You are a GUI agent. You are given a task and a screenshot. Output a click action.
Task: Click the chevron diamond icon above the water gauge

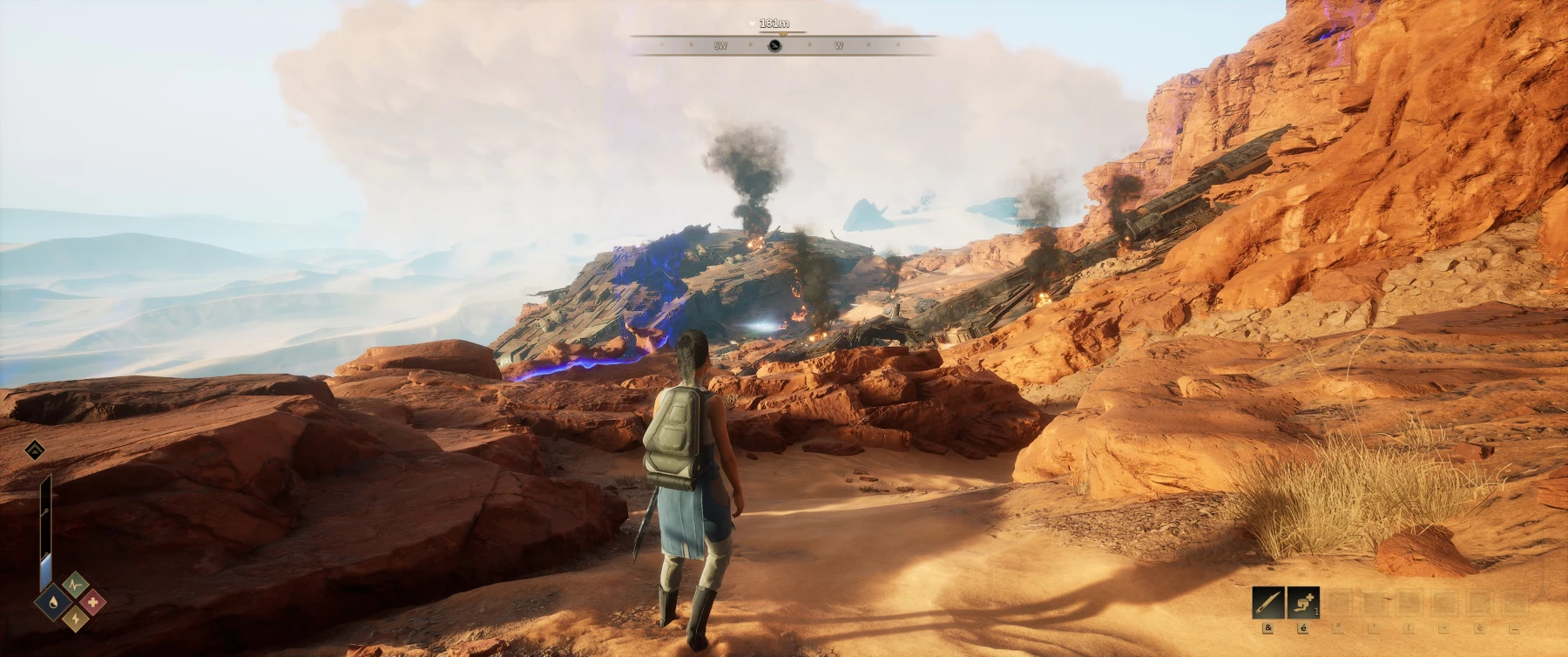(x=35, y=450)
